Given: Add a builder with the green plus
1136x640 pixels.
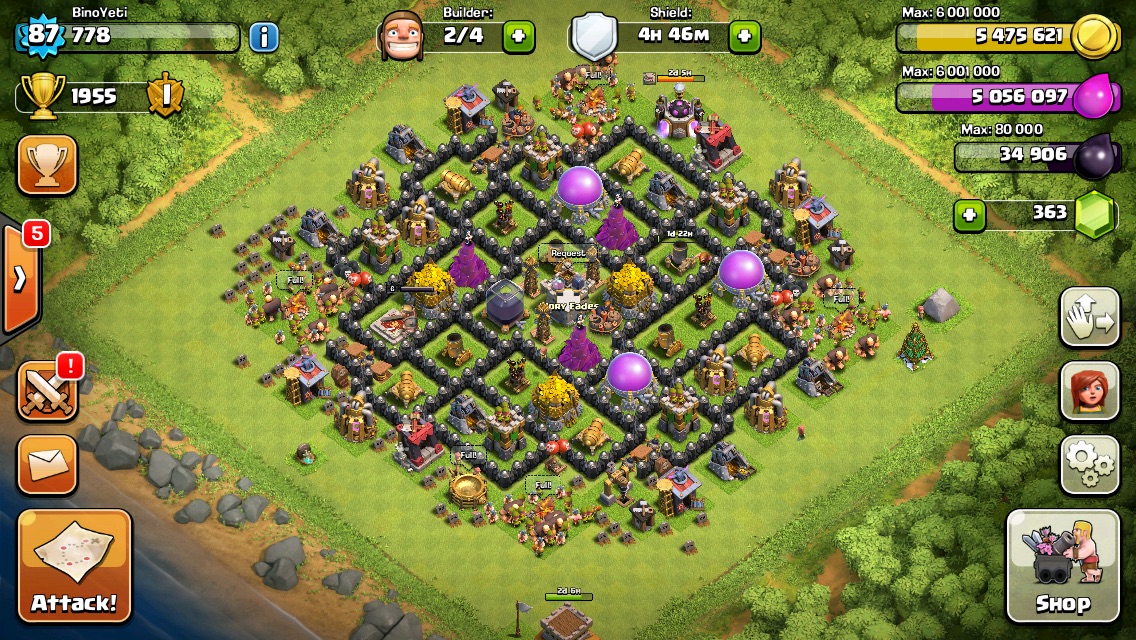Looking at the screenshot, I should 518,37.
